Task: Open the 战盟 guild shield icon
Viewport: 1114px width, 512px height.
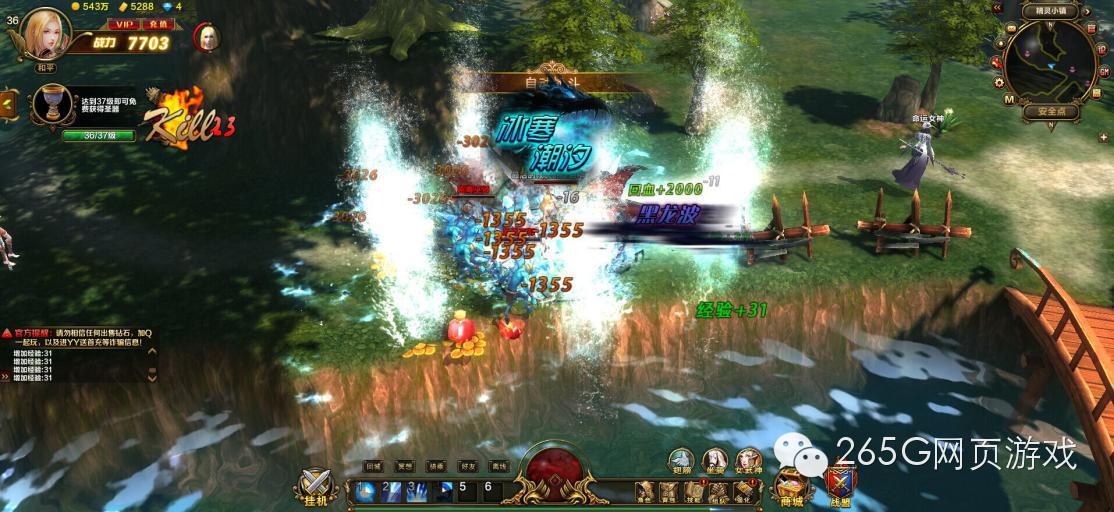Action: [840, 486]
